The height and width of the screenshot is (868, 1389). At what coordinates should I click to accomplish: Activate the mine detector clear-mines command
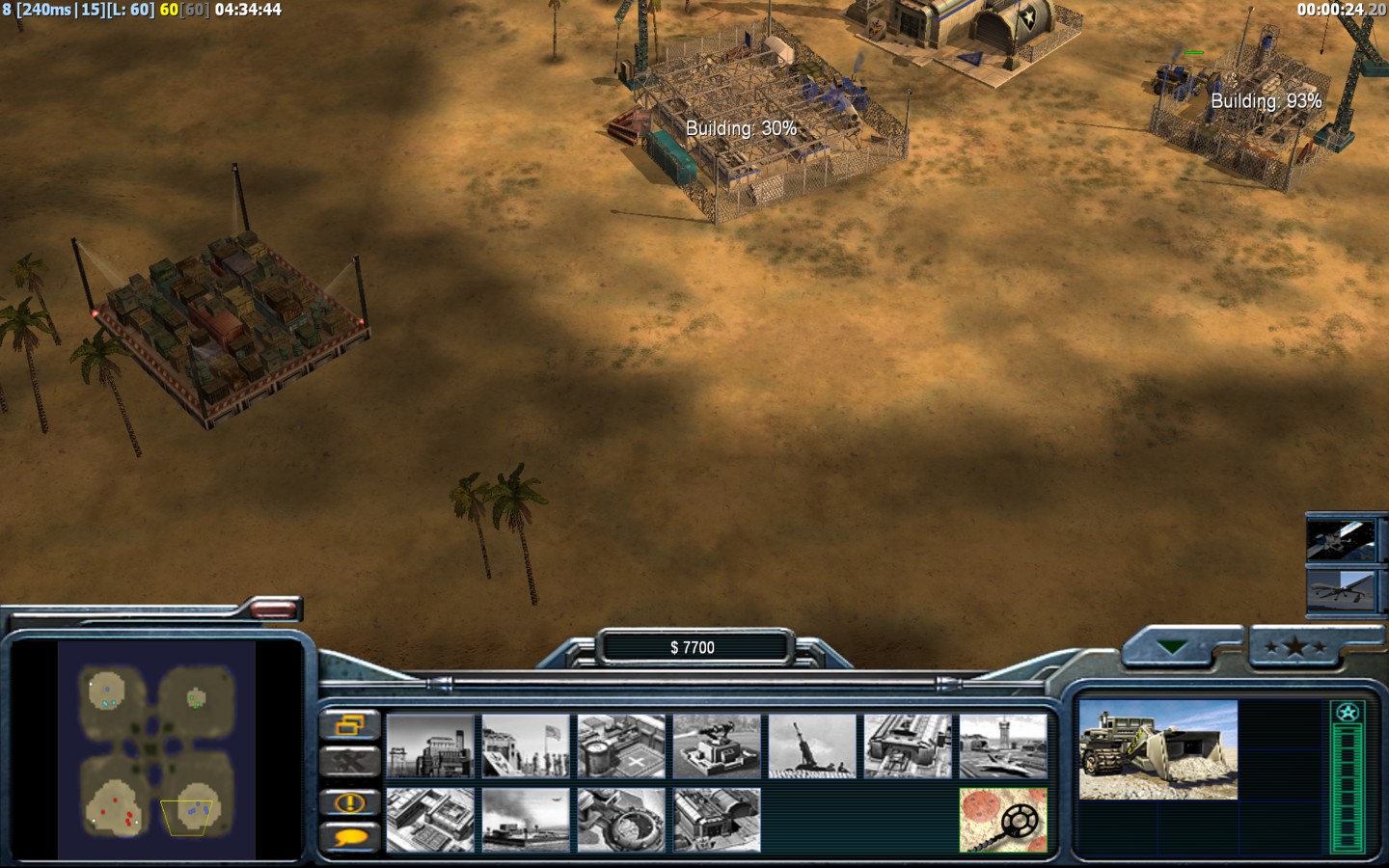[x=1003, y=820]
